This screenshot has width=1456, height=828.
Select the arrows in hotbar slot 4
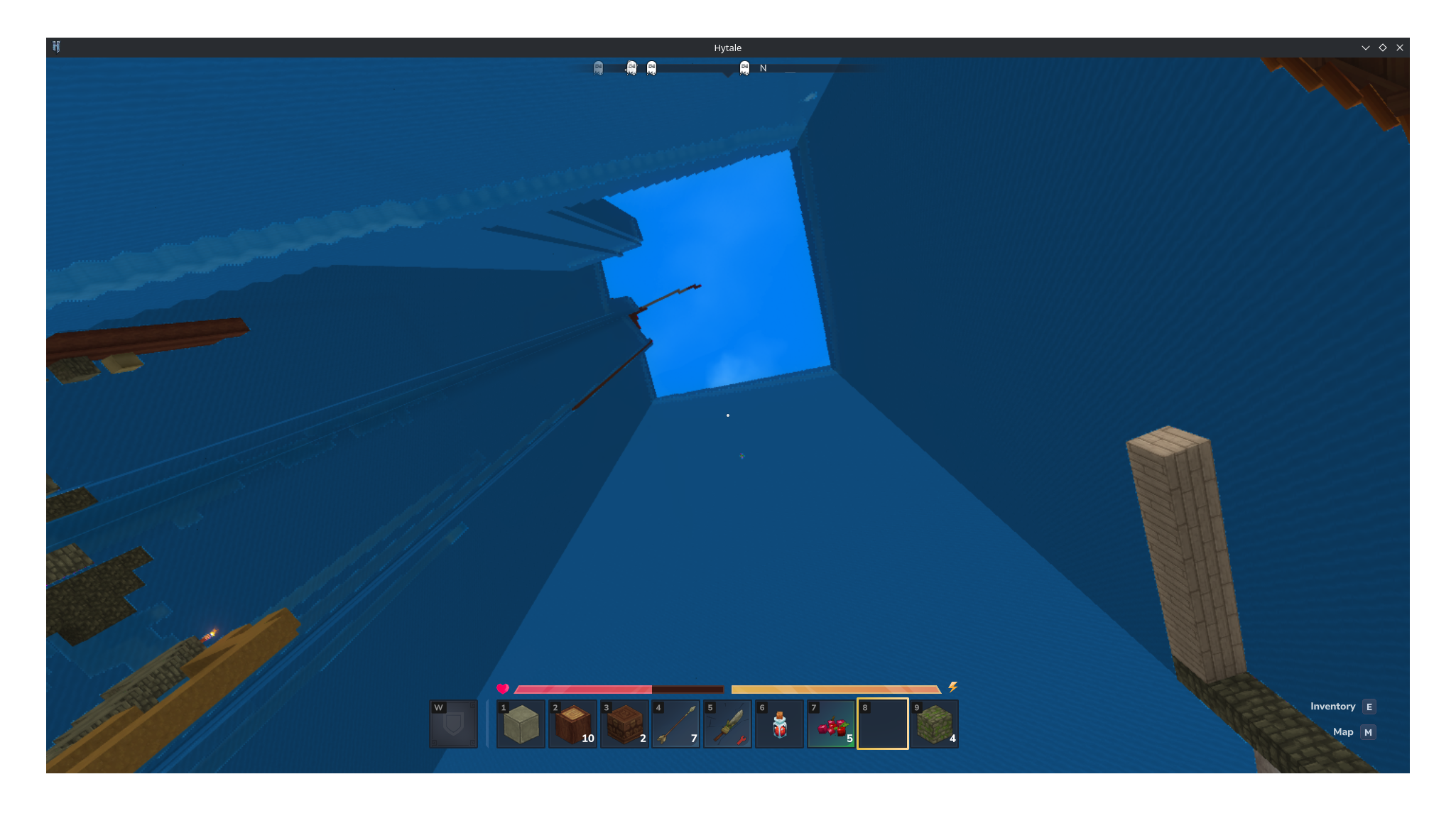tap(676, 724)
